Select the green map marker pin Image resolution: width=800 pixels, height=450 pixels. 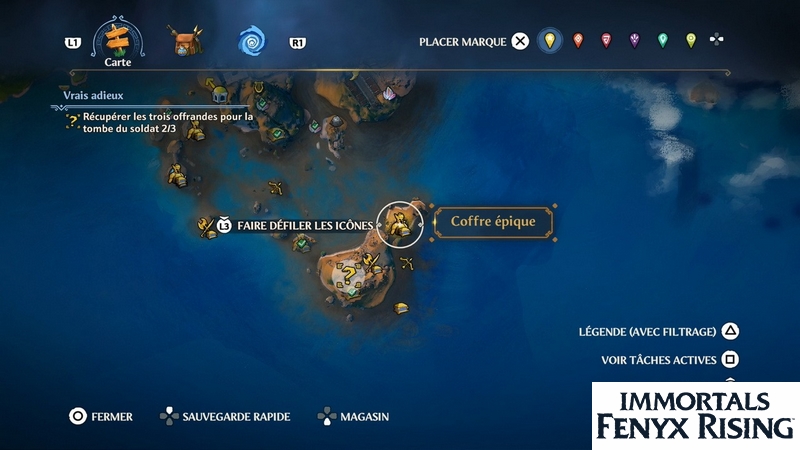coord(662,41)
